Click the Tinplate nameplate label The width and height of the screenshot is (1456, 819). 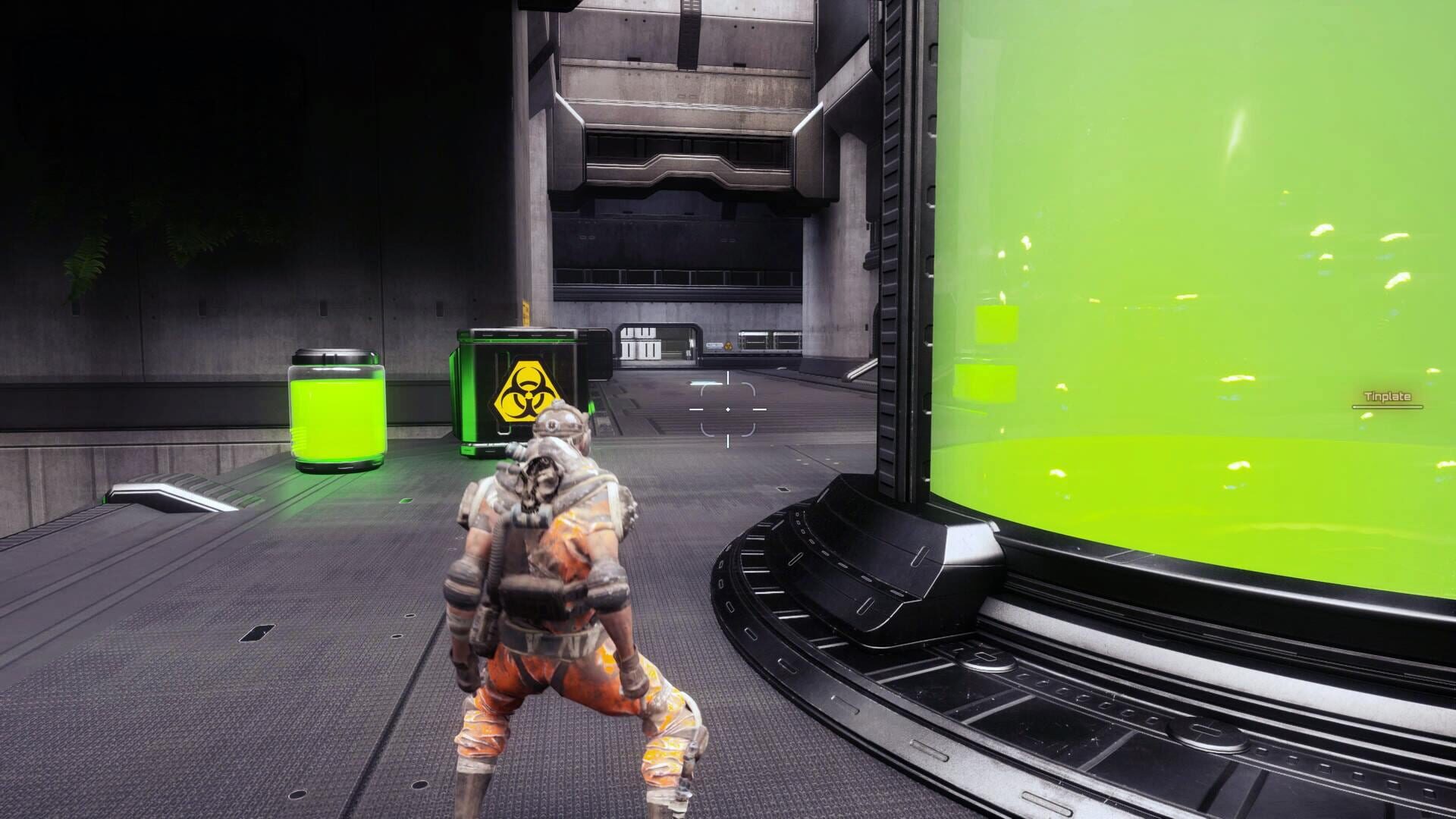tap(1389, 396)
